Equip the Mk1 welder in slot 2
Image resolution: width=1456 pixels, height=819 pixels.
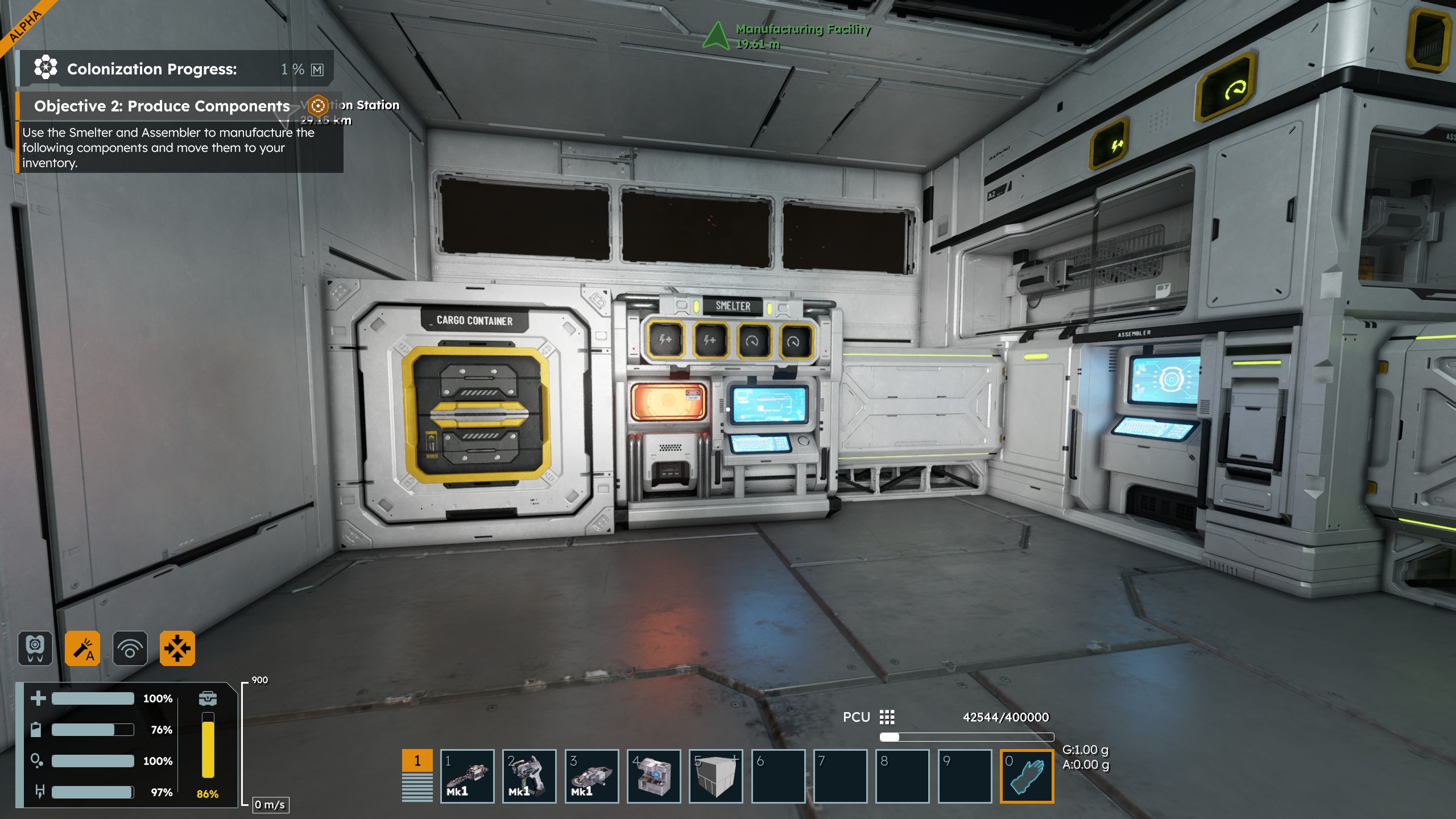pos(529,776)
